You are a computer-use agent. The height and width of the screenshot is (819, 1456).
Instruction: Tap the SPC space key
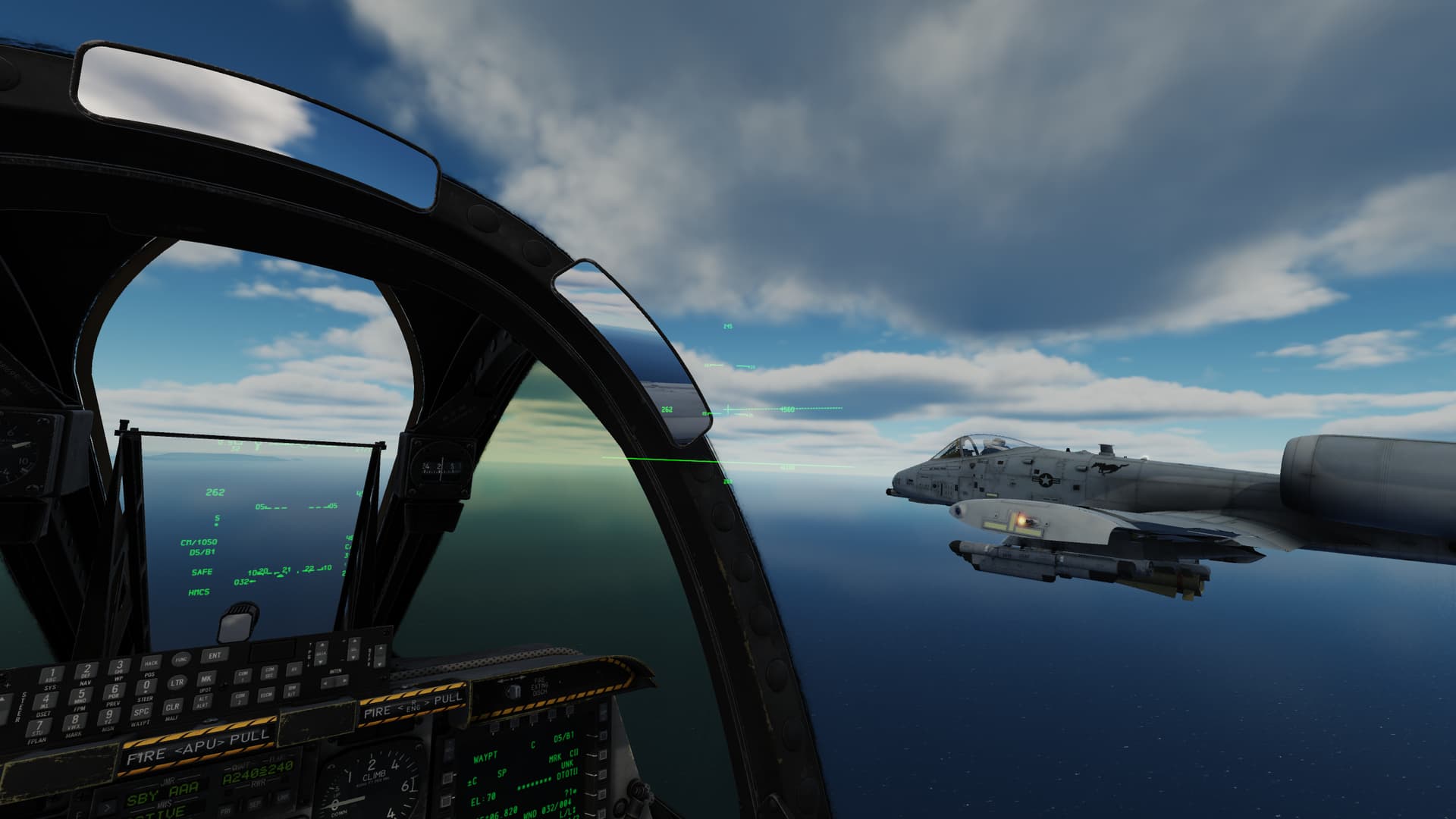141,712
